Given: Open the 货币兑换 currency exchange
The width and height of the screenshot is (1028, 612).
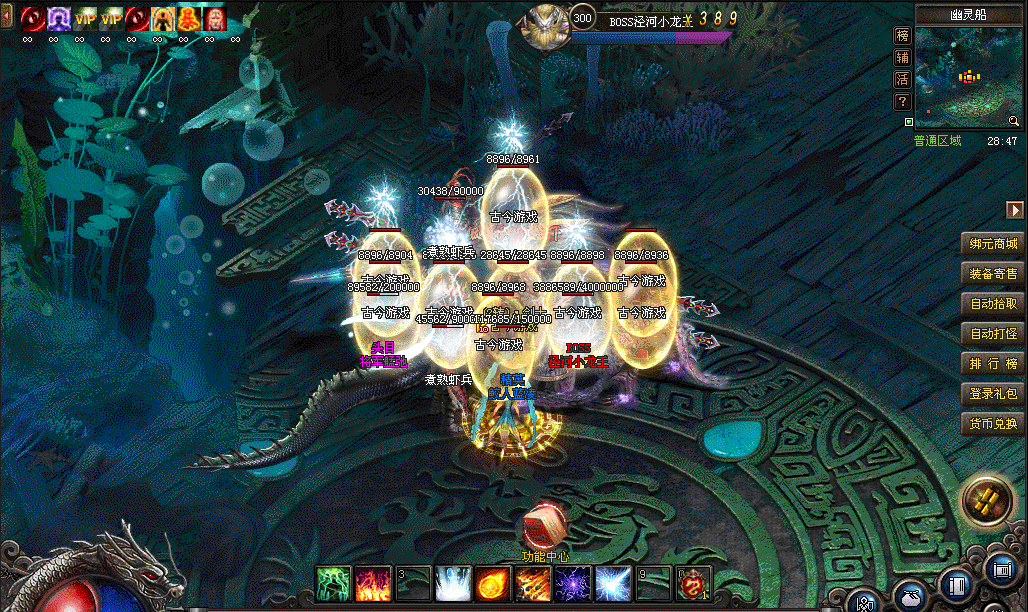Looking at the screenshot, I should click(x=992, y=424).
